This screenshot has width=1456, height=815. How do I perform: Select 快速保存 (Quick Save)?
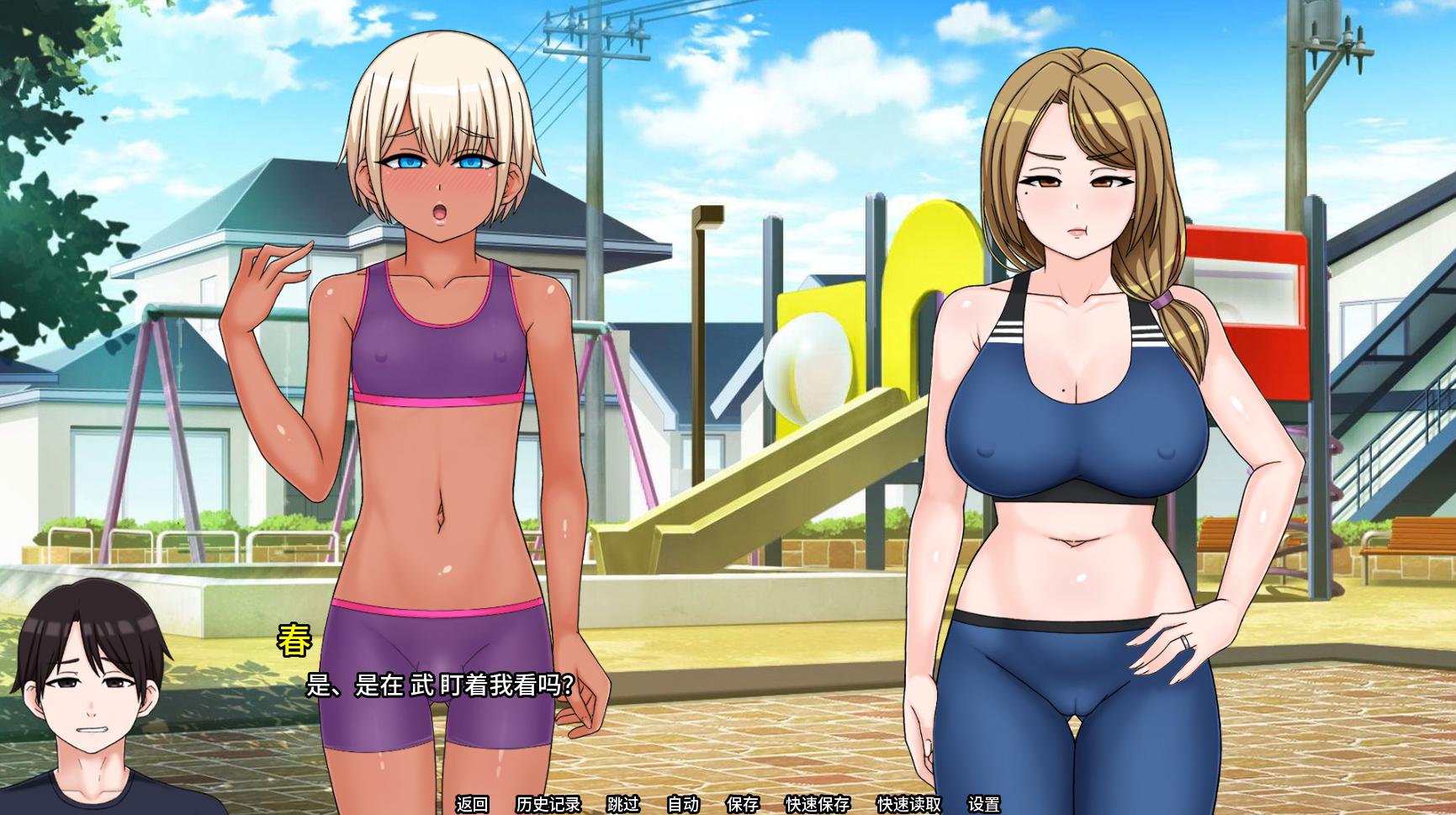pos(818,804)
